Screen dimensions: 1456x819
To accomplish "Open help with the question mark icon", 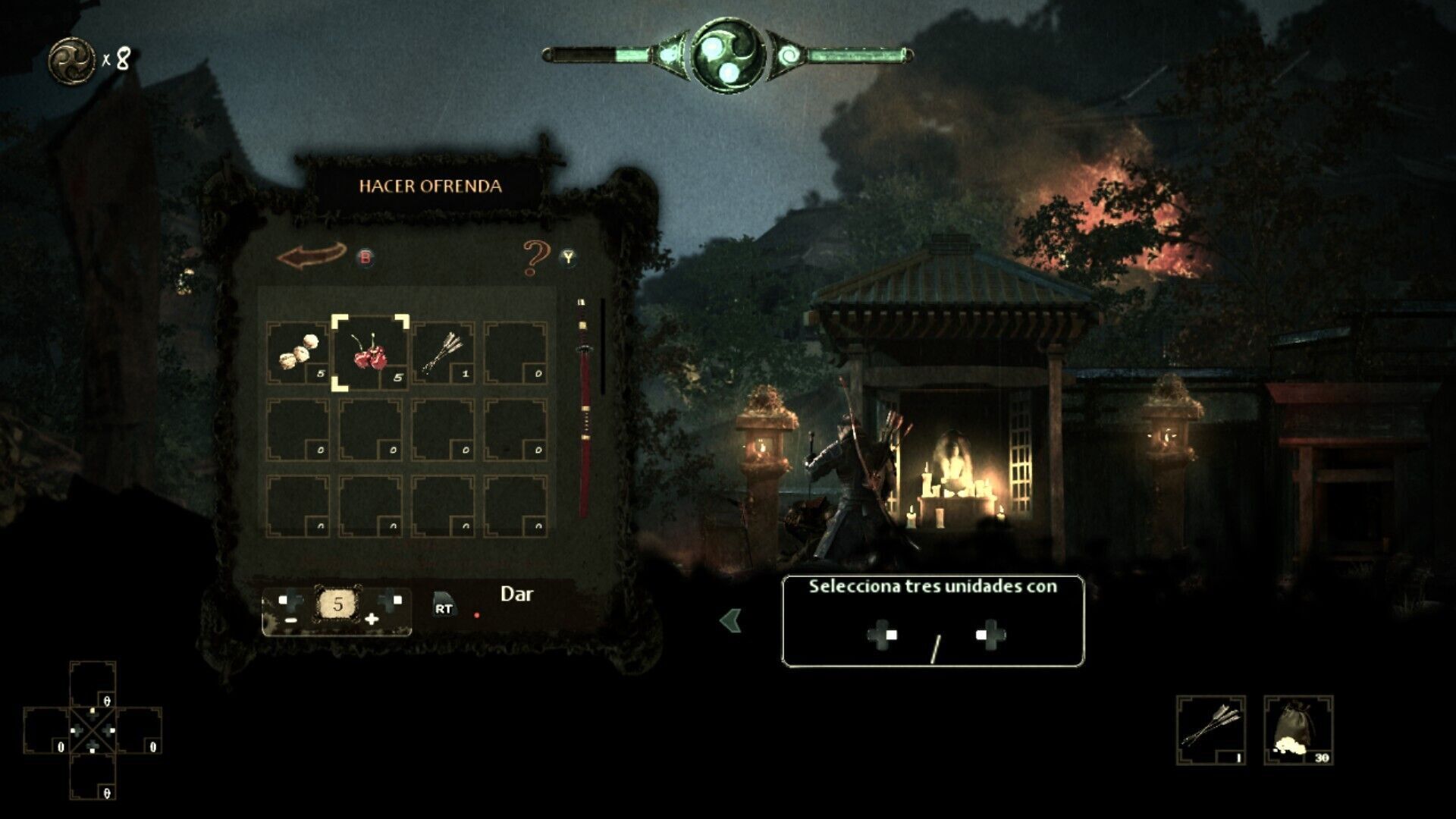I will click(536, 258).
